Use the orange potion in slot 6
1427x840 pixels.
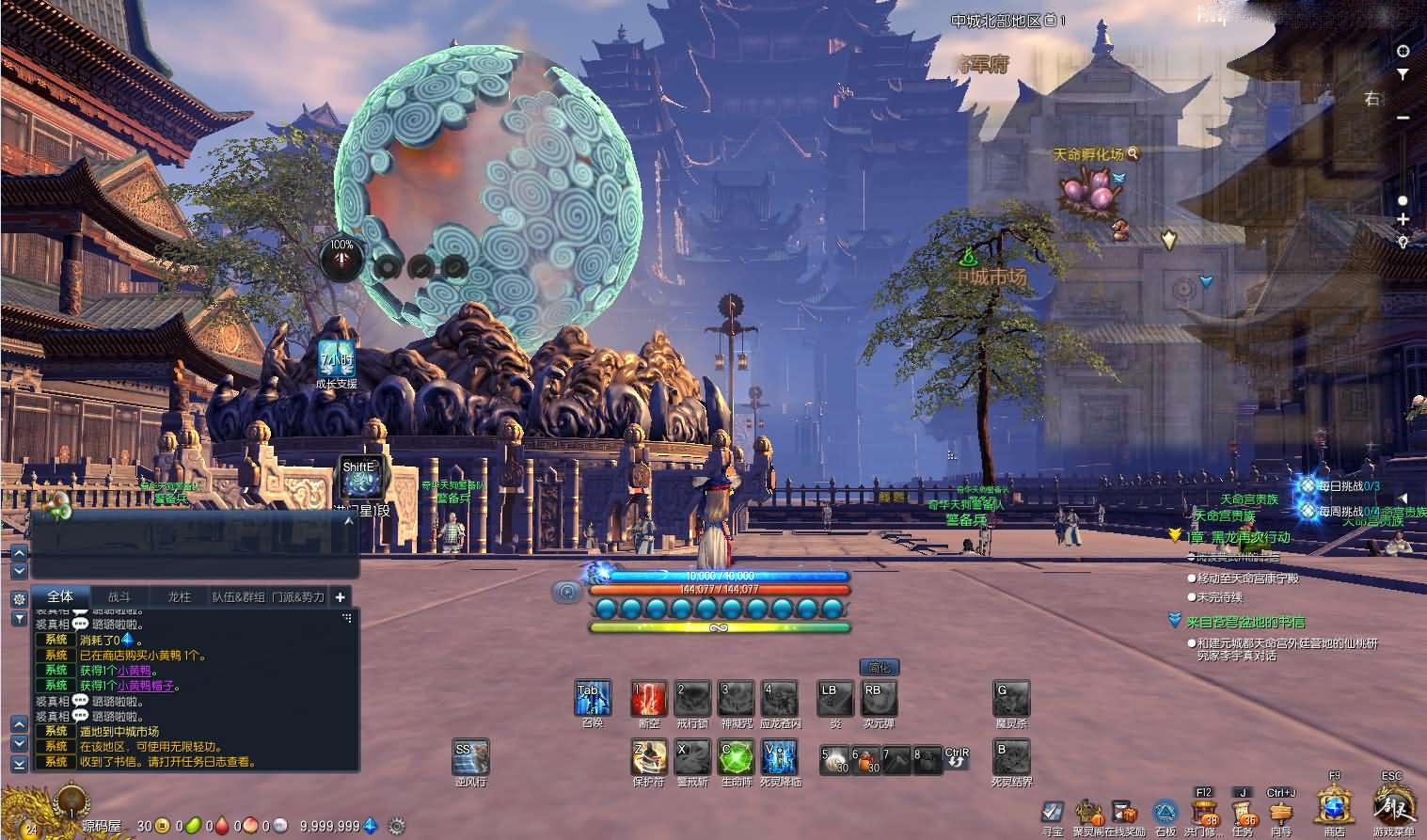tap(865, 759)
